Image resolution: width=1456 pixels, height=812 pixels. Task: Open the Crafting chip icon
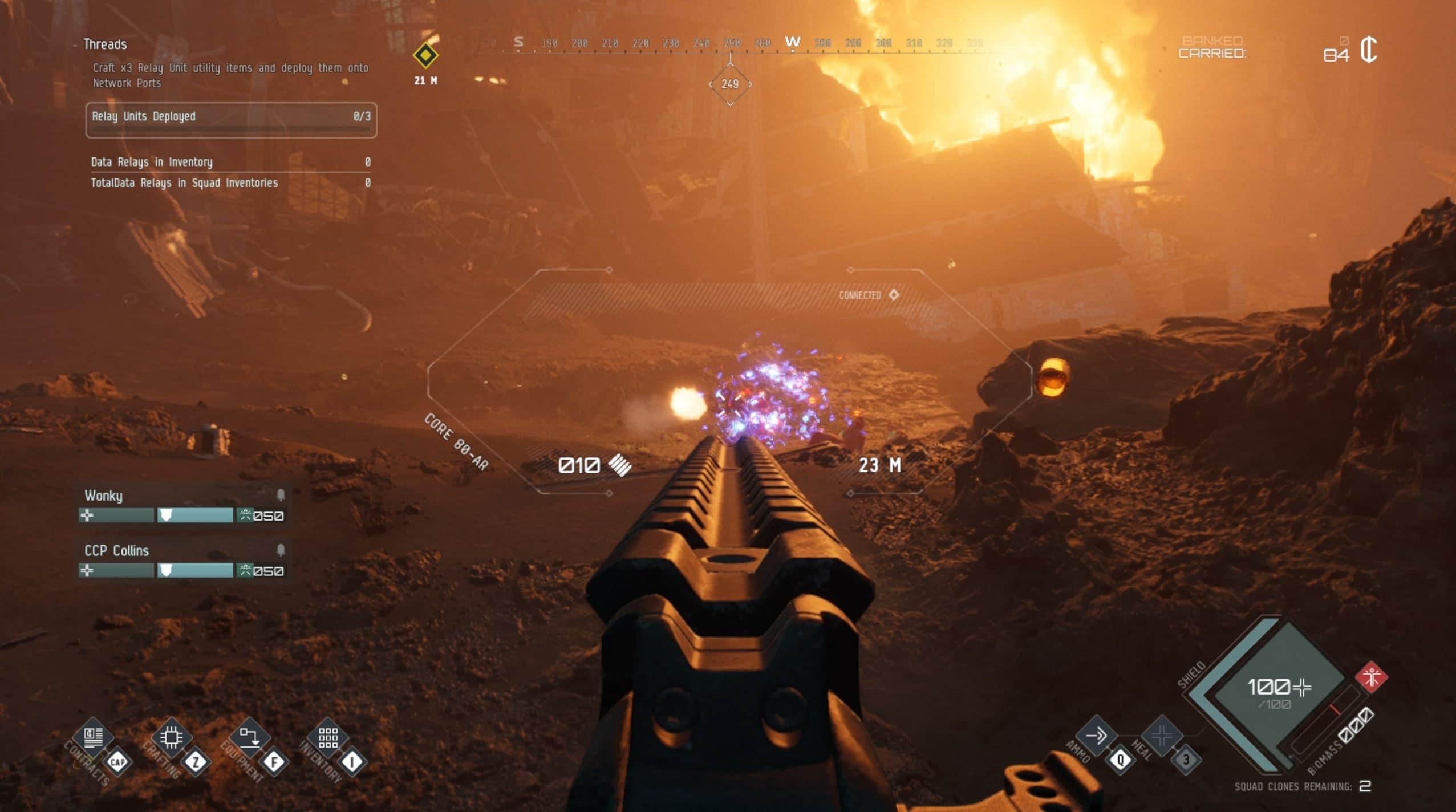point(171,737)
